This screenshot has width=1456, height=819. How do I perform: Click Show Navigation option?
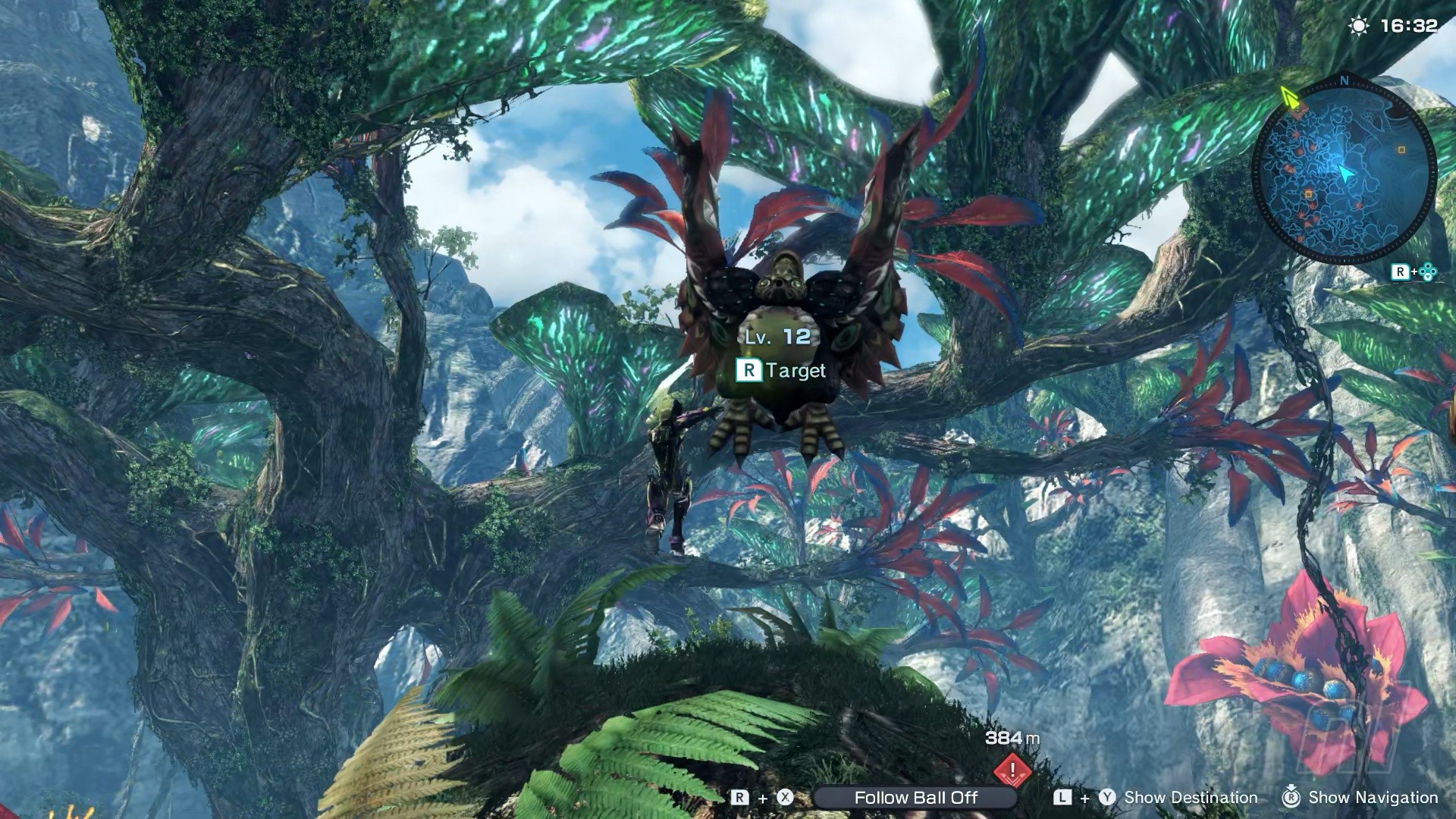pos(1373,798)
